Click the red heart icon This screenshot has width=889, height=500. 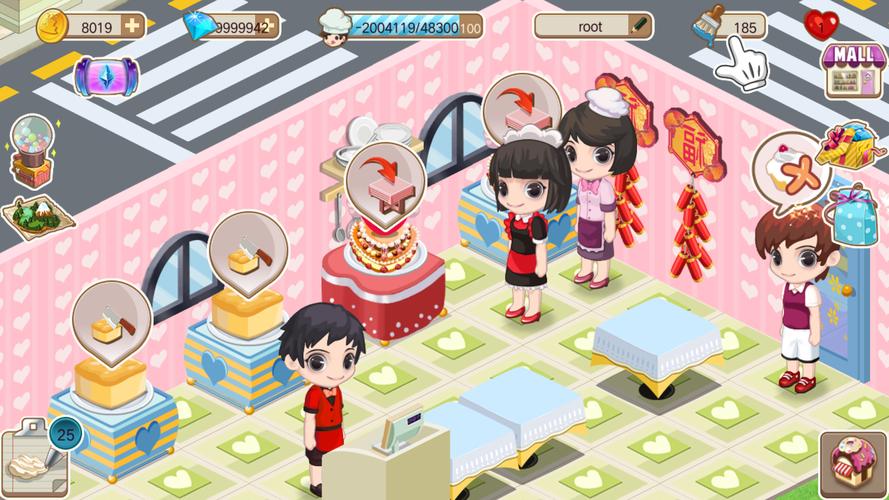[821, 25]
